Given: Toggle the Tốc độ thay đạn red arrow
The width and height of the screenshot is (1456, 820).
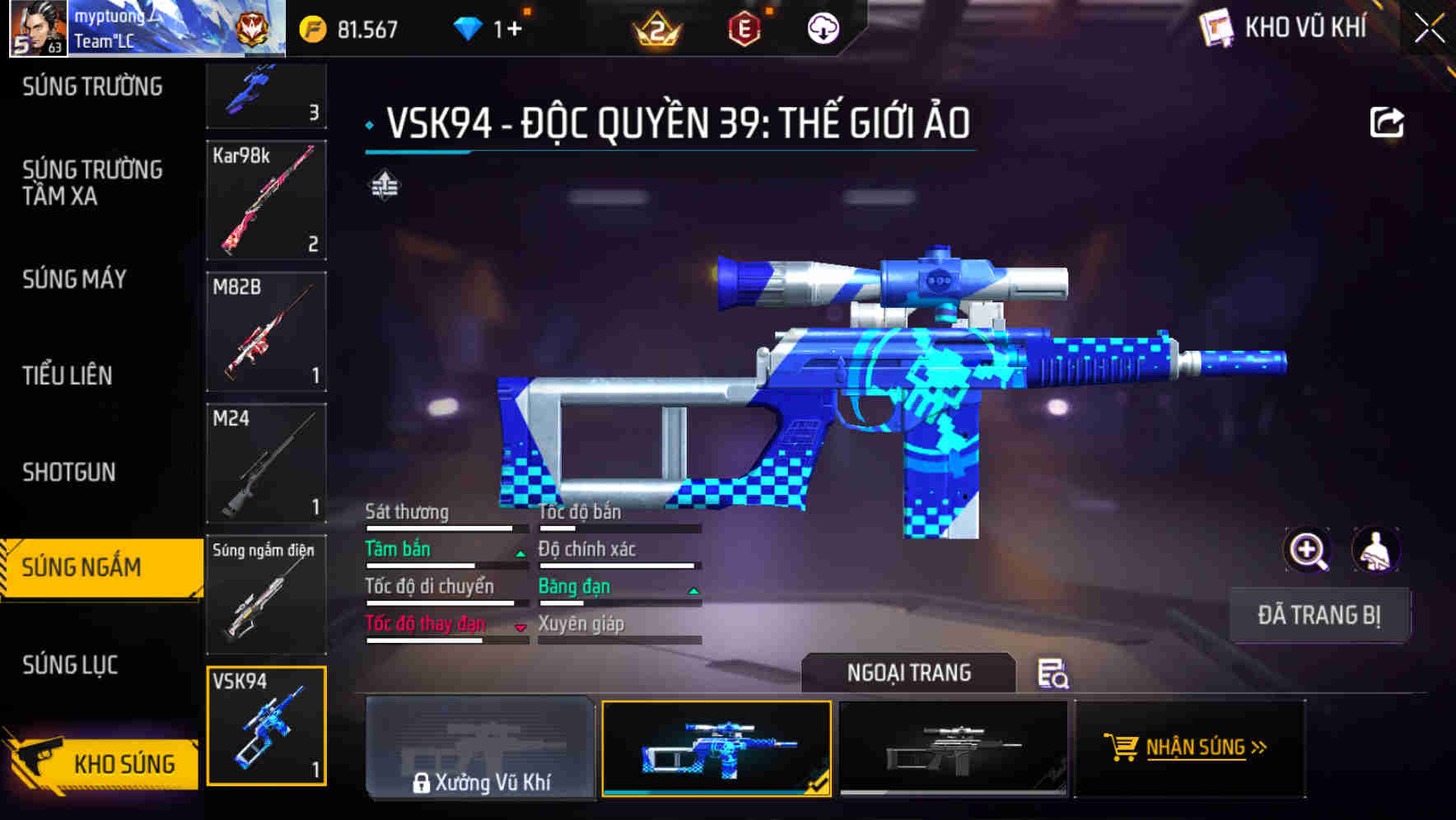Looking at the screenshot, I should click(x=520, y=627).
